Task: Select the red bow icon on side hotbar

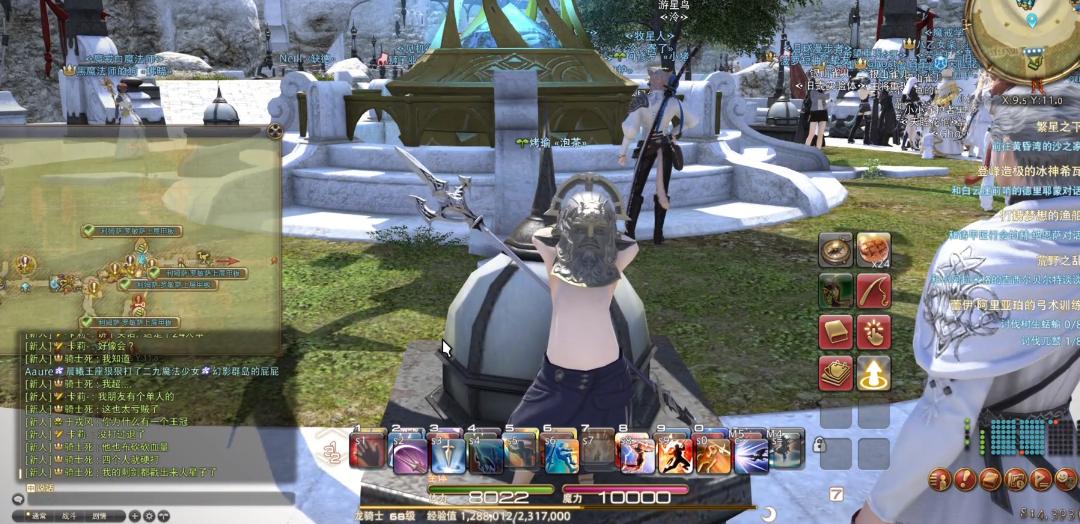Action: click(873, 291)
